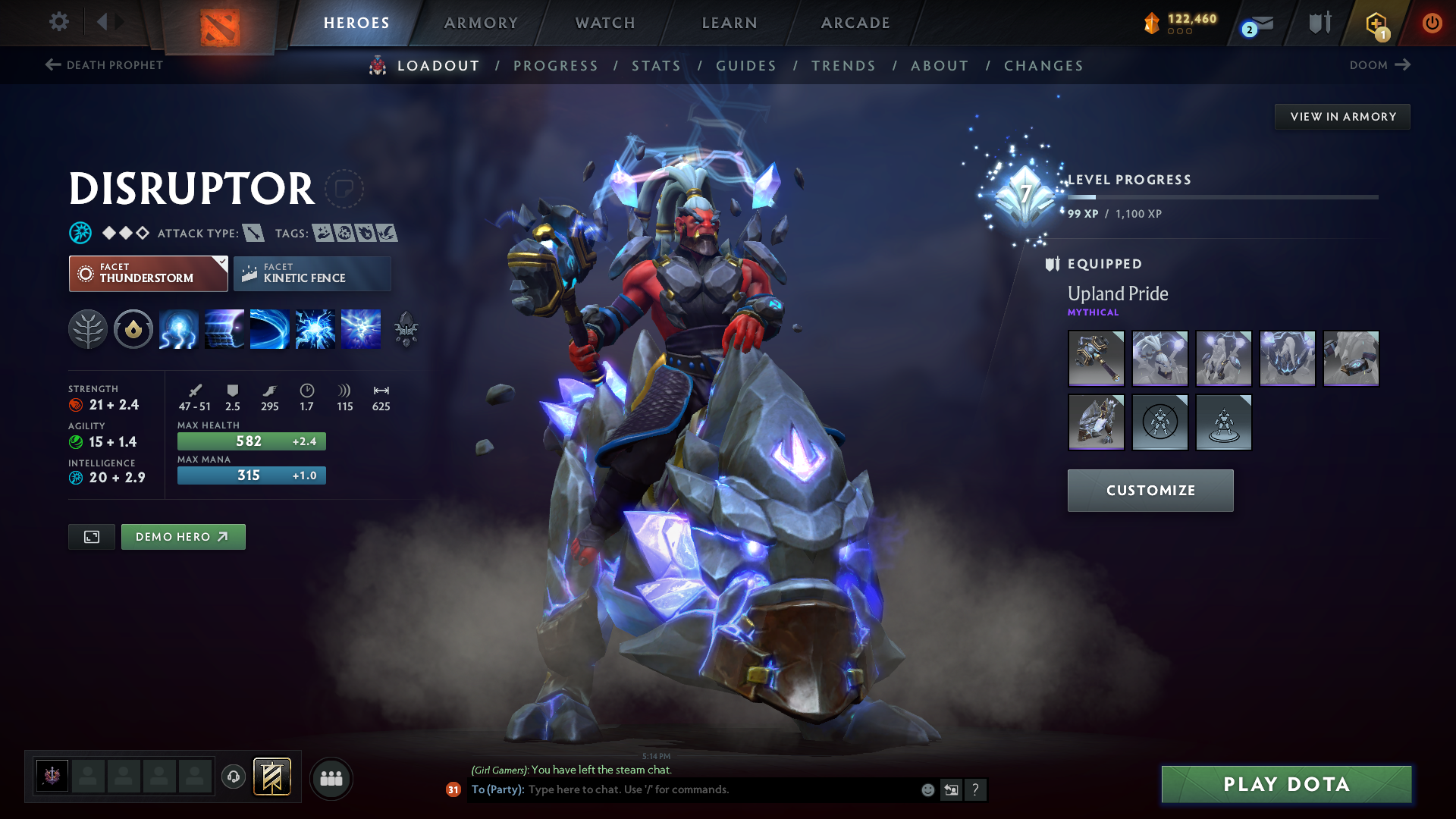Select the innate ability droplet icon
The image size is (1456, 819).
(x=133, y=329)
